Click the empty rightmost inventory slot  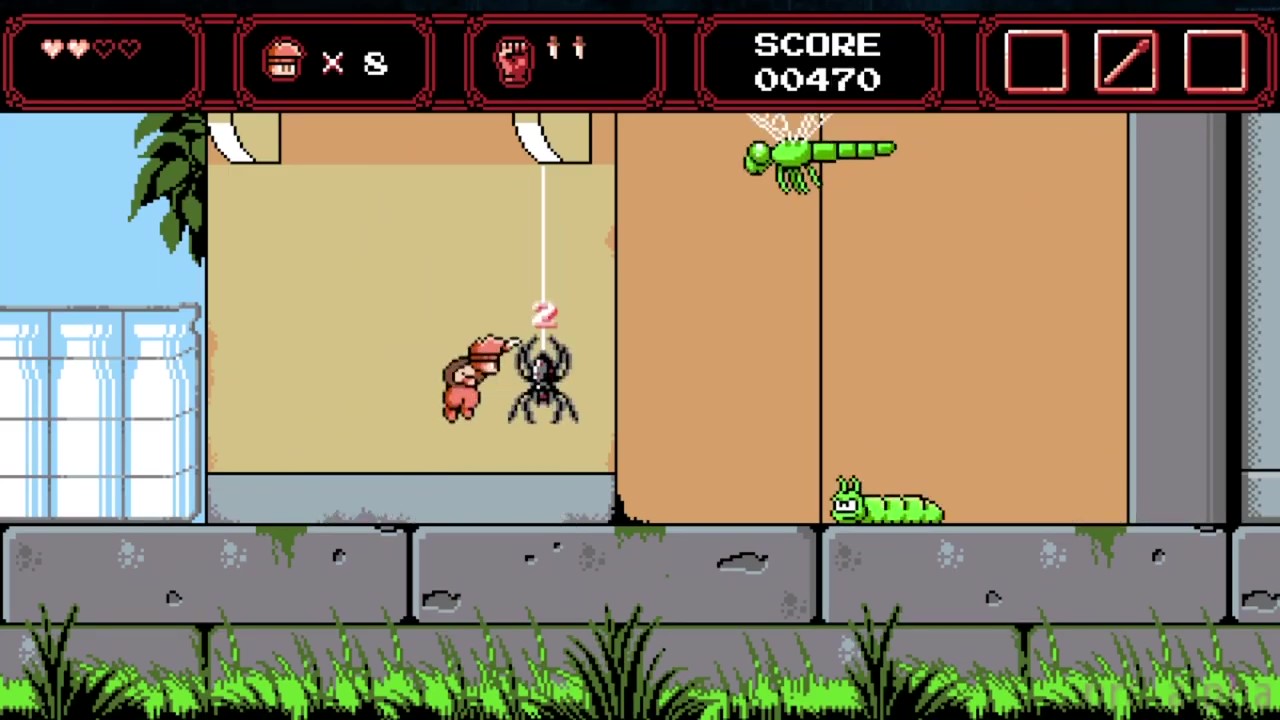[1214, 62]
